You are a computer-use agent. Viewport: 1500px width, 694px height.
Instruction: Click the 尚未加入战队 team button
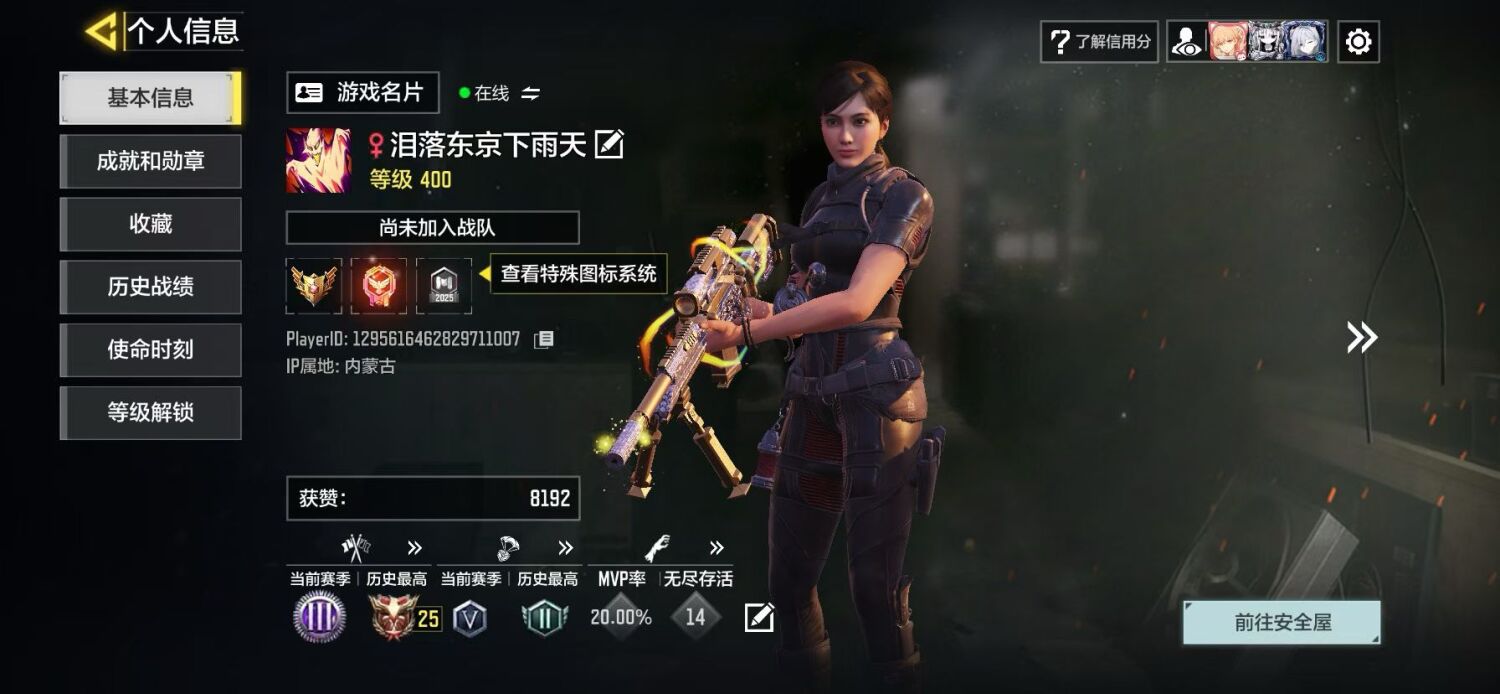(432, 228)
